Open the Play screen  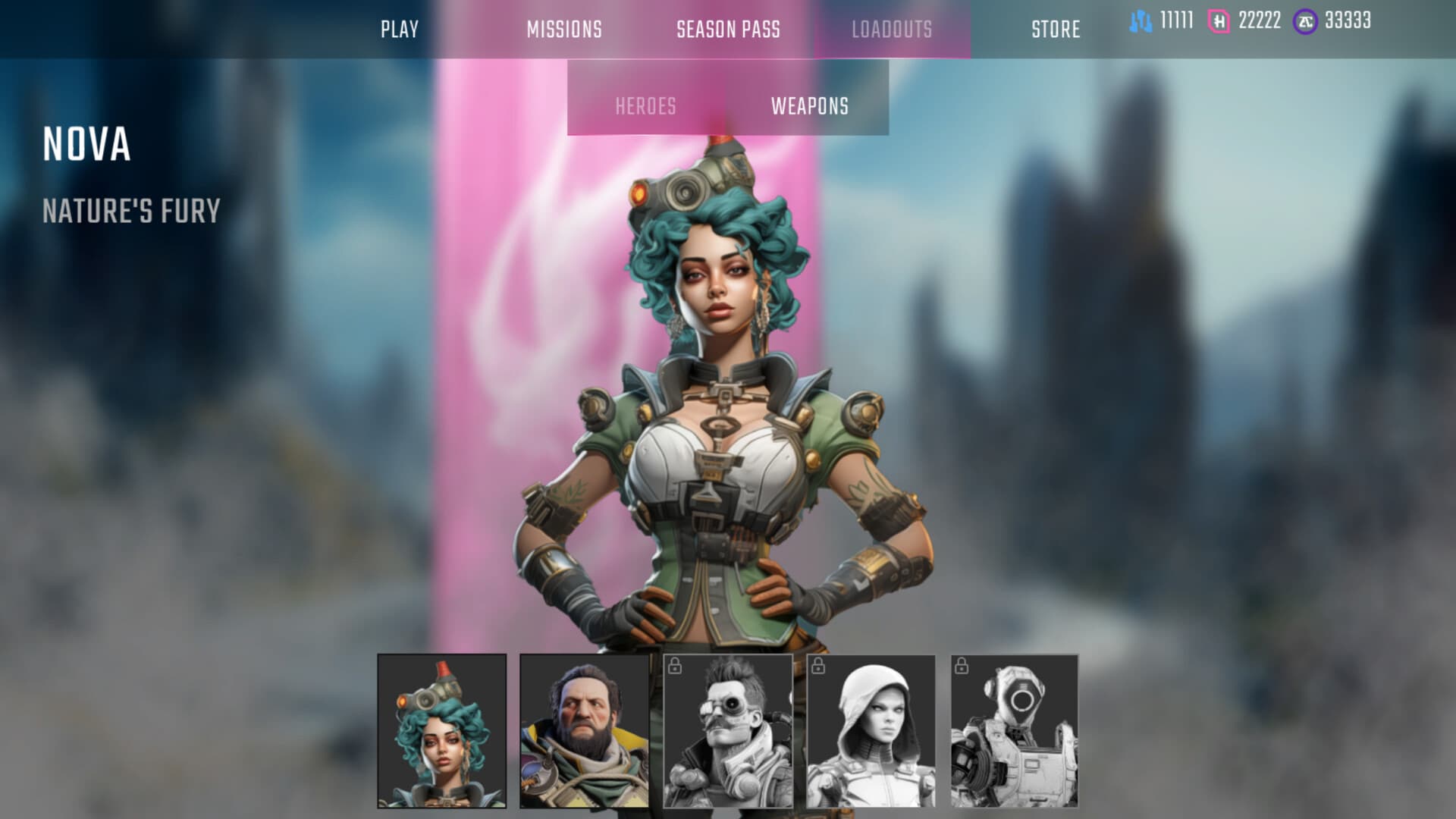[400, 30]
